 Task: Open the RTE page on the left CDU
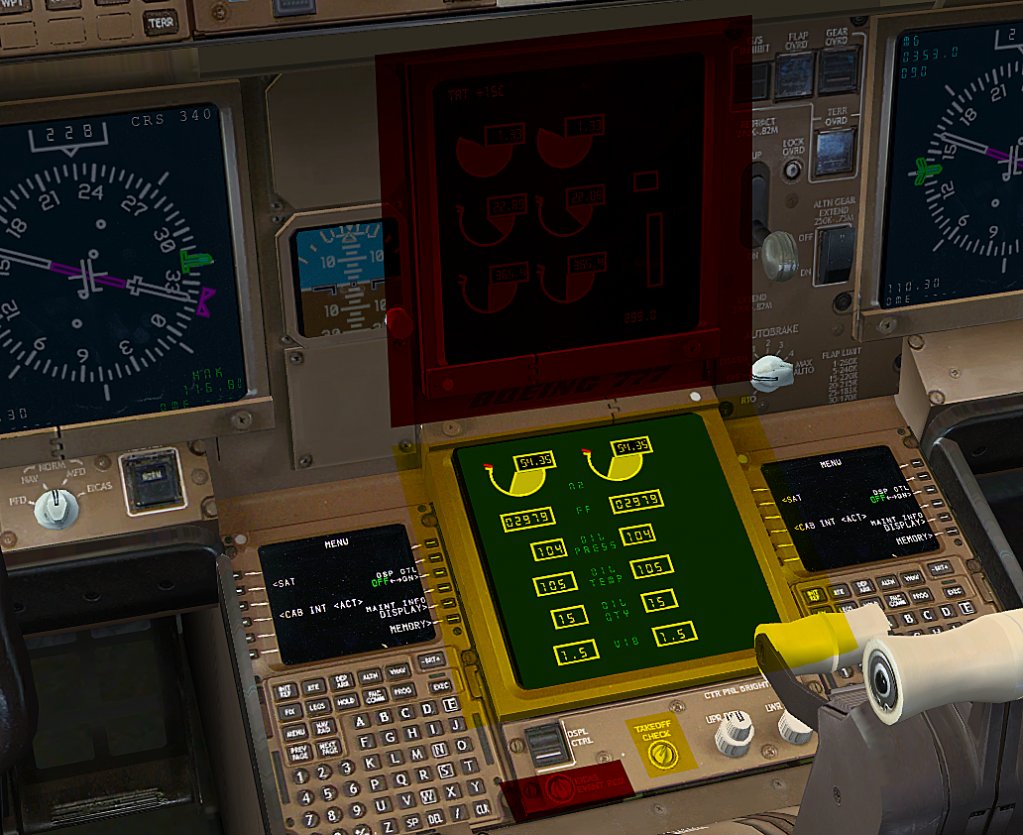(314, 688)
